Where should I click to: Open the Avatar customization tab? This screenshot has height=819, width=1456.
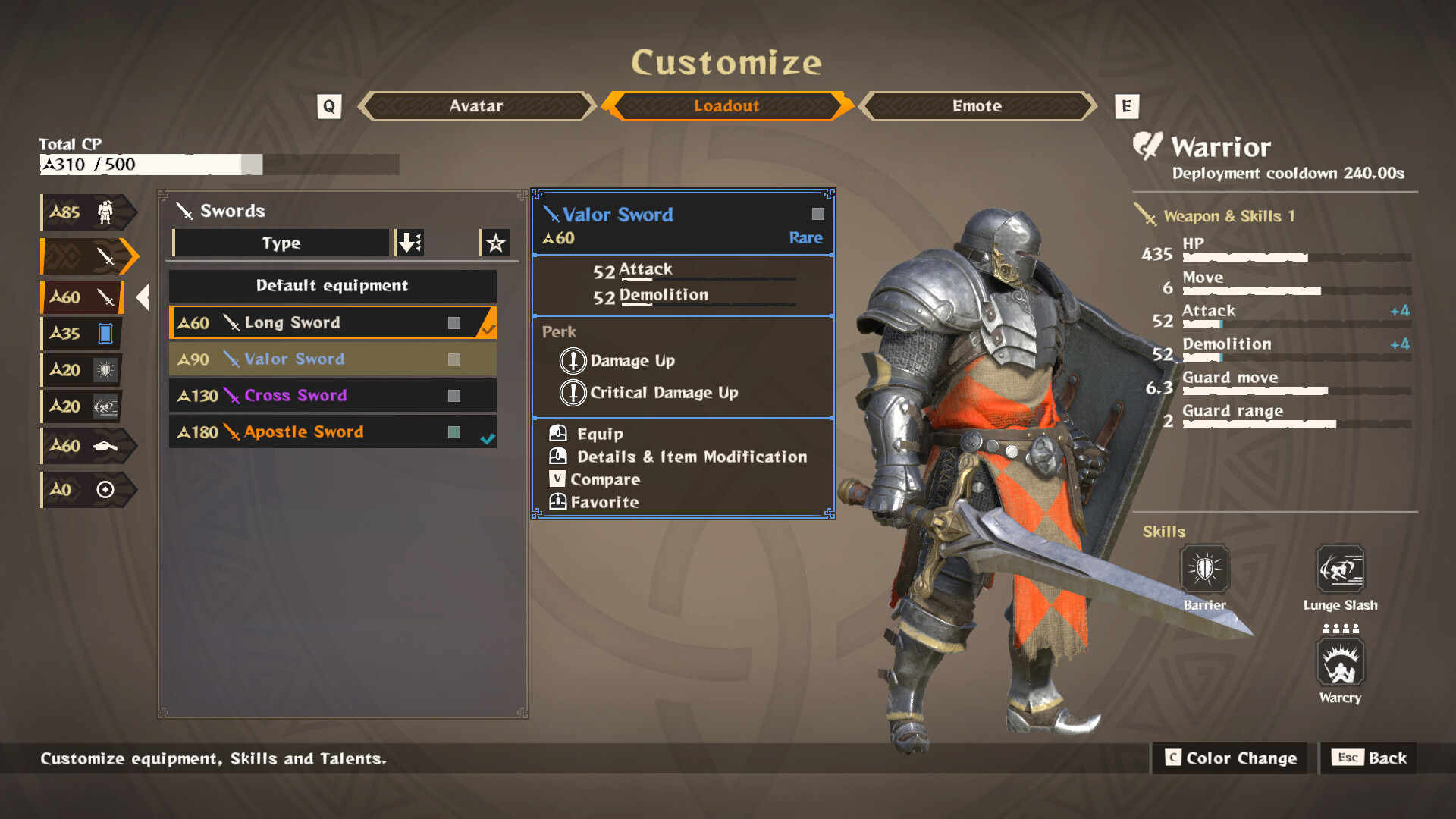point(475,106)
